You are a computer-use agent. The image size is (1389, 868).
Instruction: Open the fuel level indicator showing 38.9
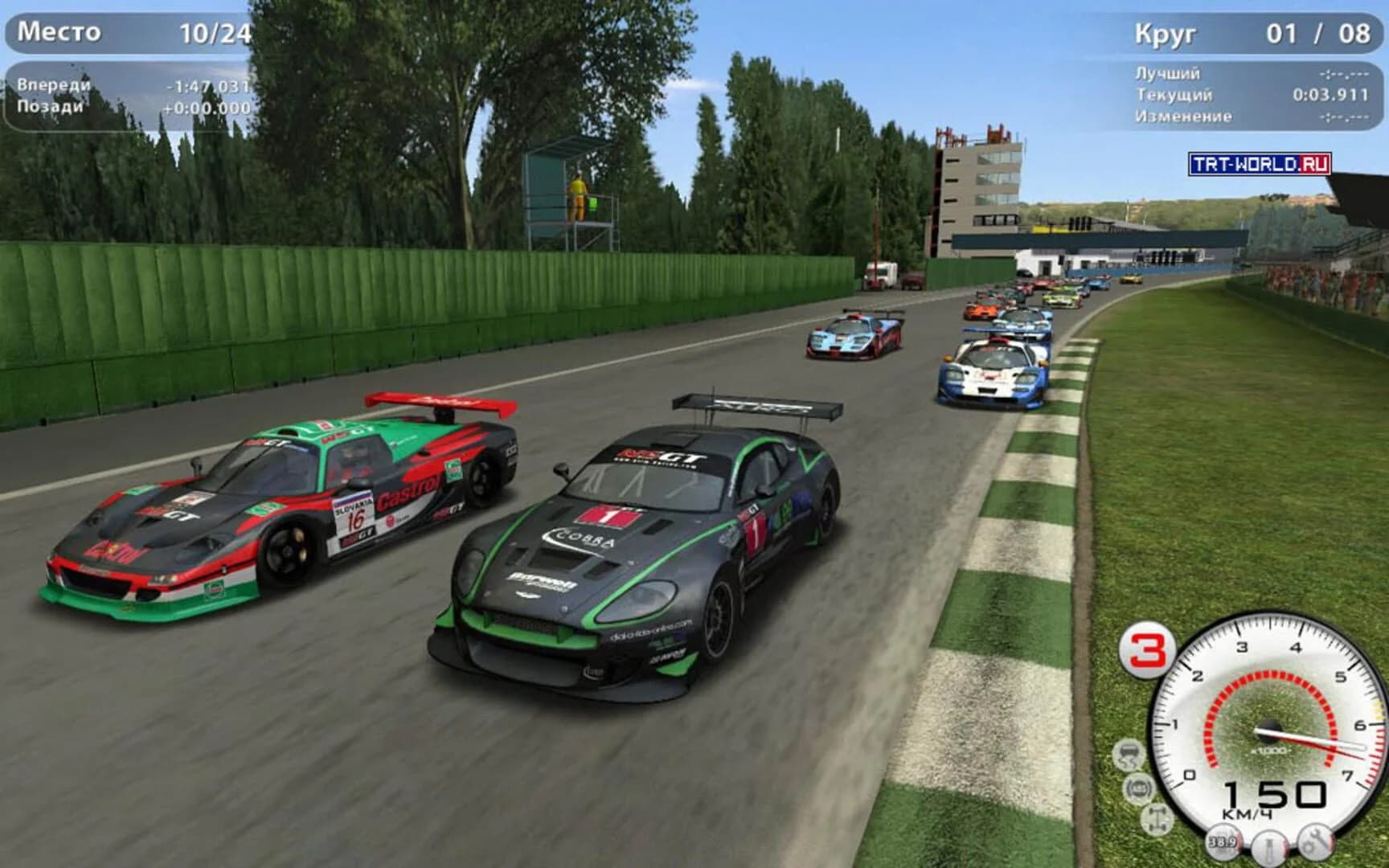[x=1223, y=842]
